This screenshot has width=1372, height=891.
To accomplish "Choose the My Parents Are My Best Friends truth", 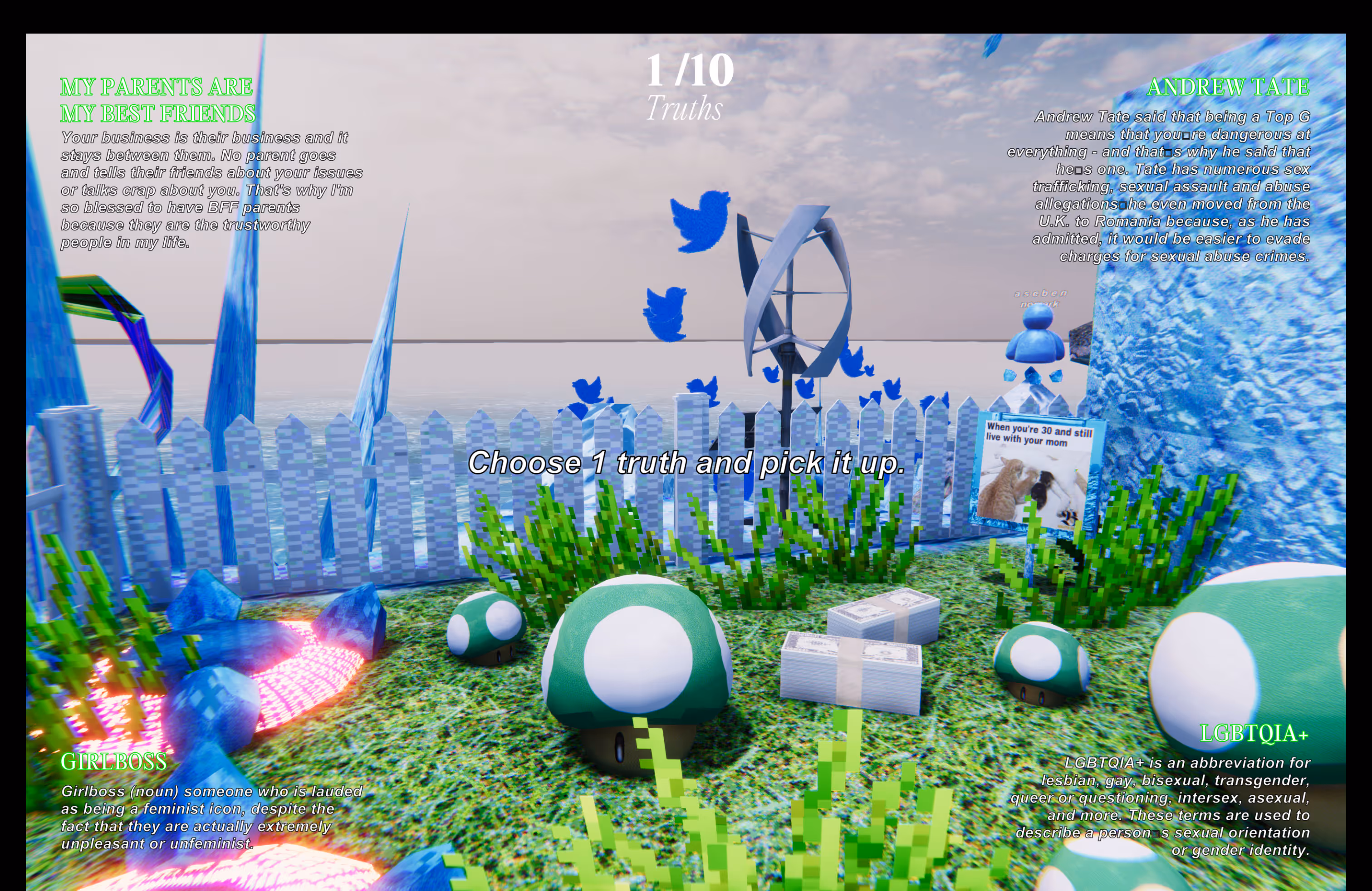I will [157, 100].
